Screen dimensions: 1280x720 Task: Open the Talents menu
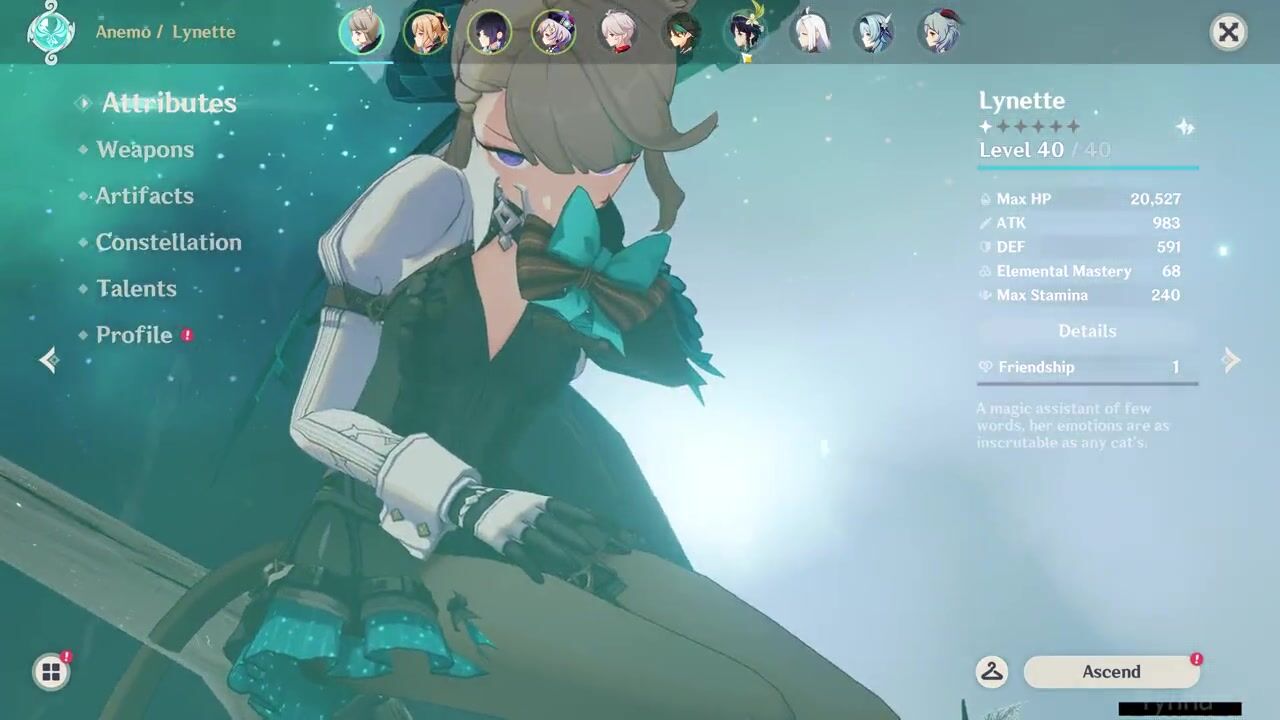[136, 289]
